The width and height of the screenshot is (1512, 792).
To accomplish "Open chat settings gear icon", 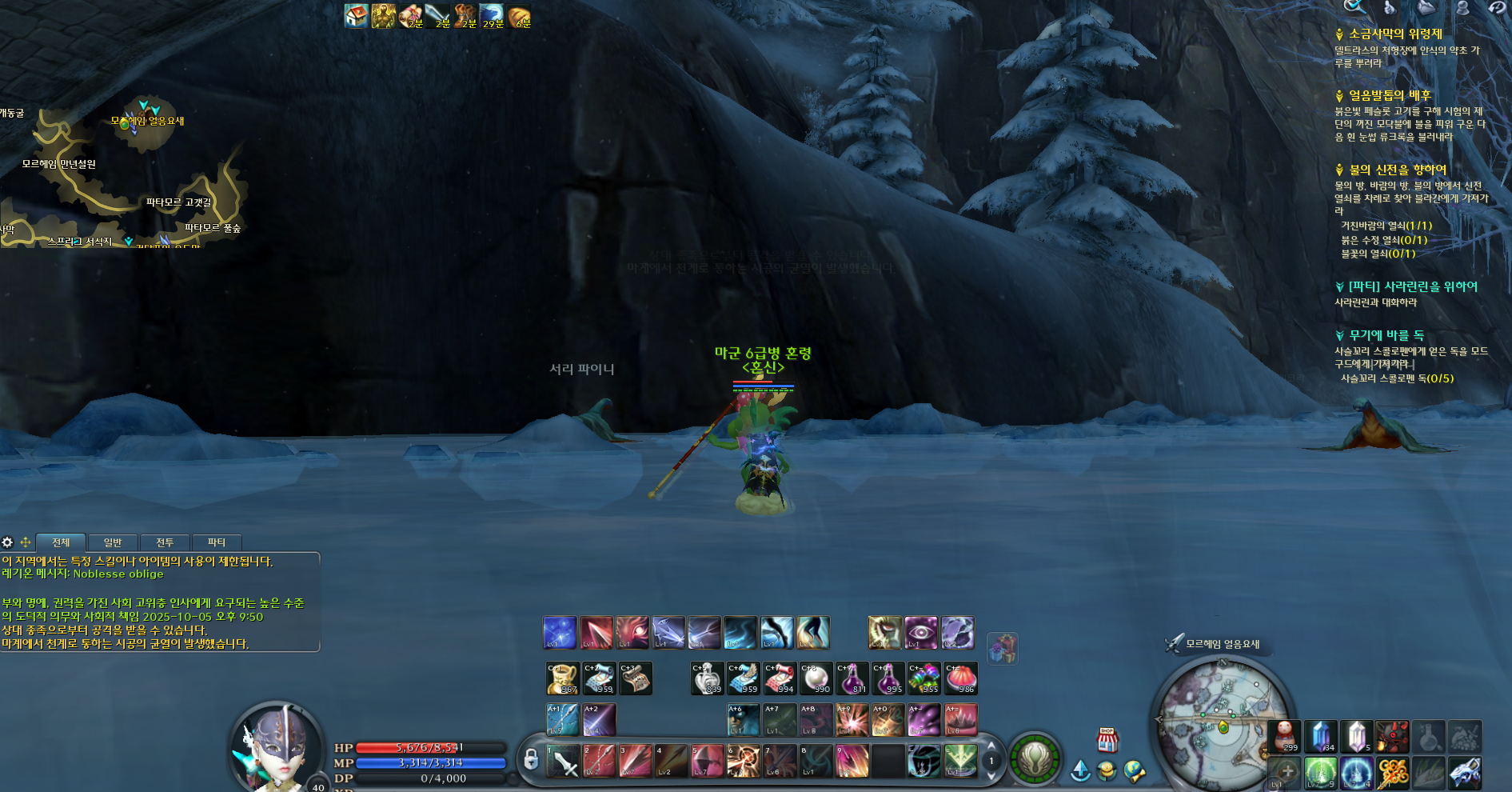I will click(x=8, y=542).
